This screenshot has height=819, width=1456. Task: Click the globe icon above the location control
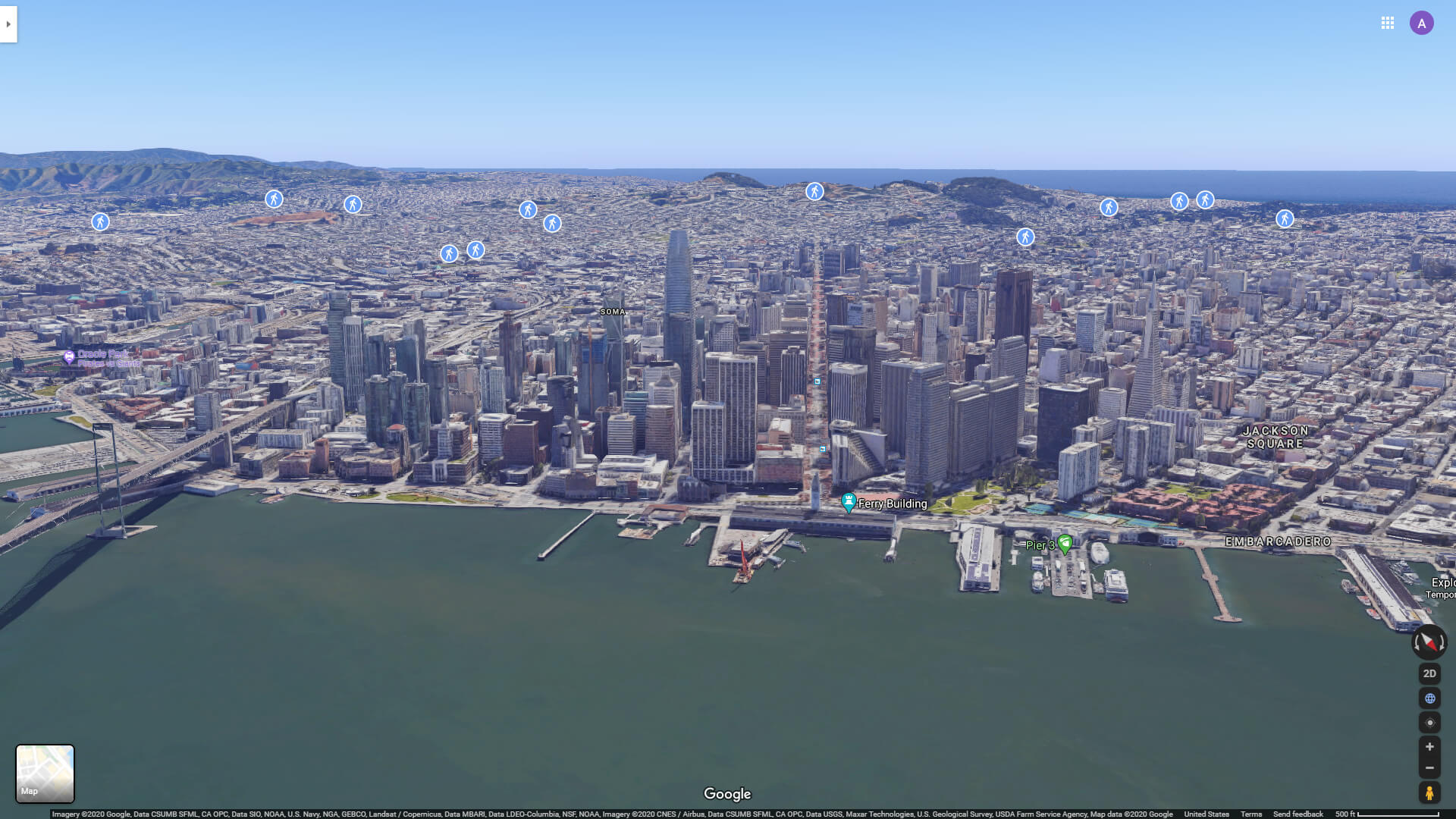click(x=1429, y=698)
